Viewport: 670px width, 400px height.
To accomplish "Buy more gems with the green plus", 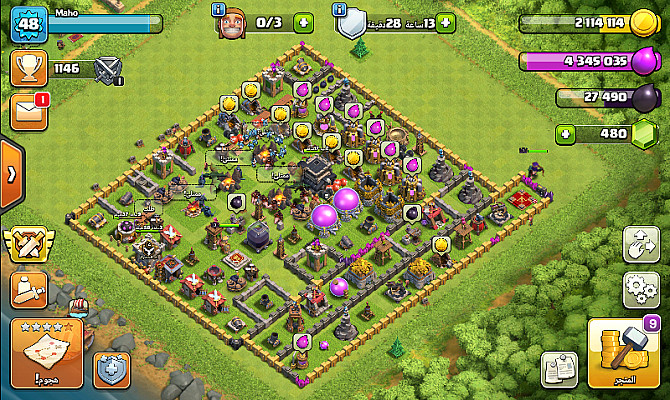I will pos(566,133).
